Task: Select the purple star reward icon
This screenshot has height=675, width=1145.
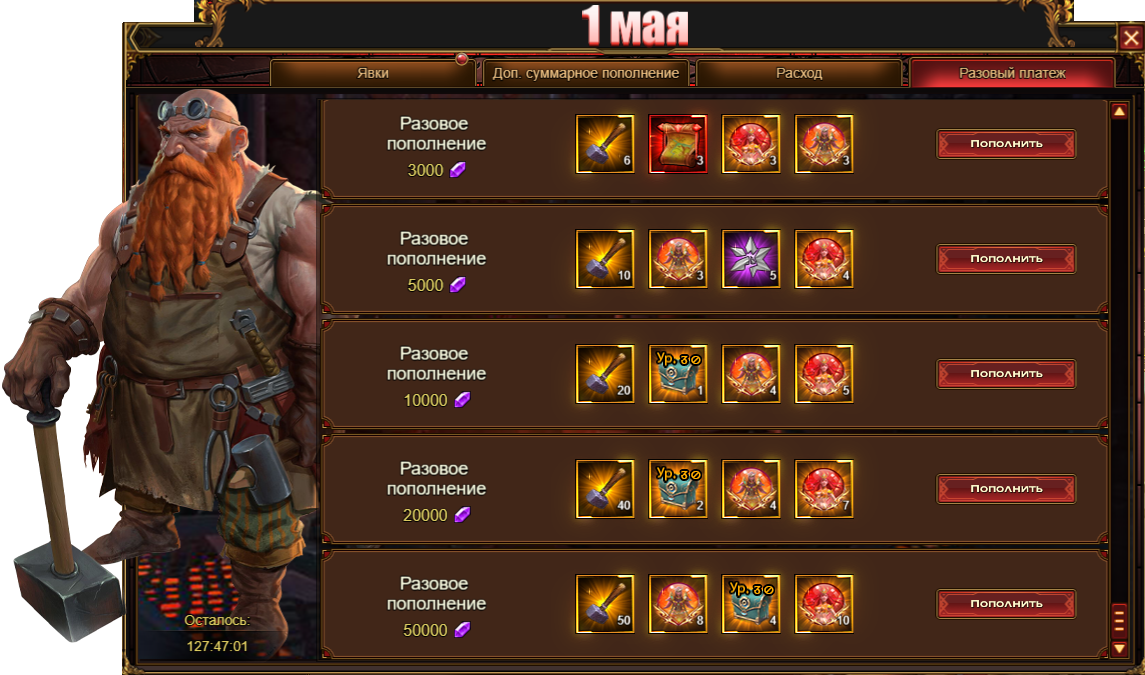Action: click(751, 259)
